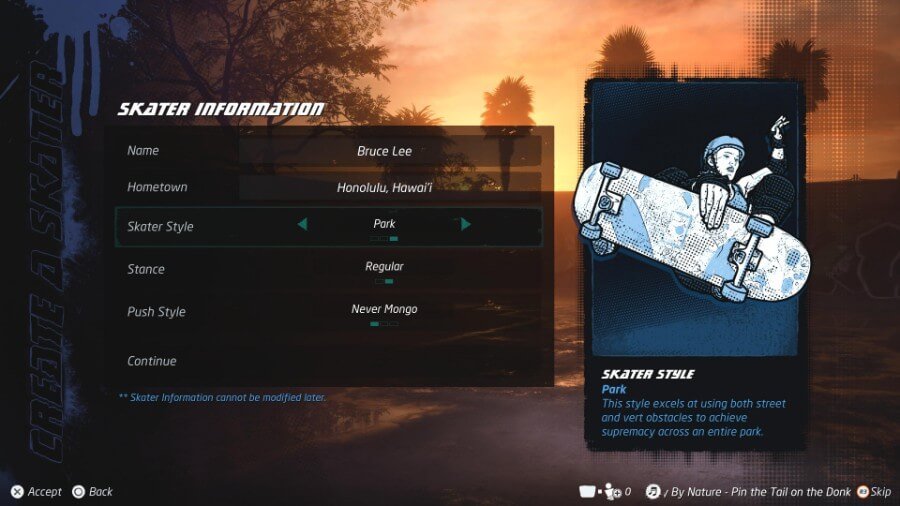The height and width of the screenshot is (506, 900).
Task: Click right arrow beside Park skater style
Action: coord(466,225)
